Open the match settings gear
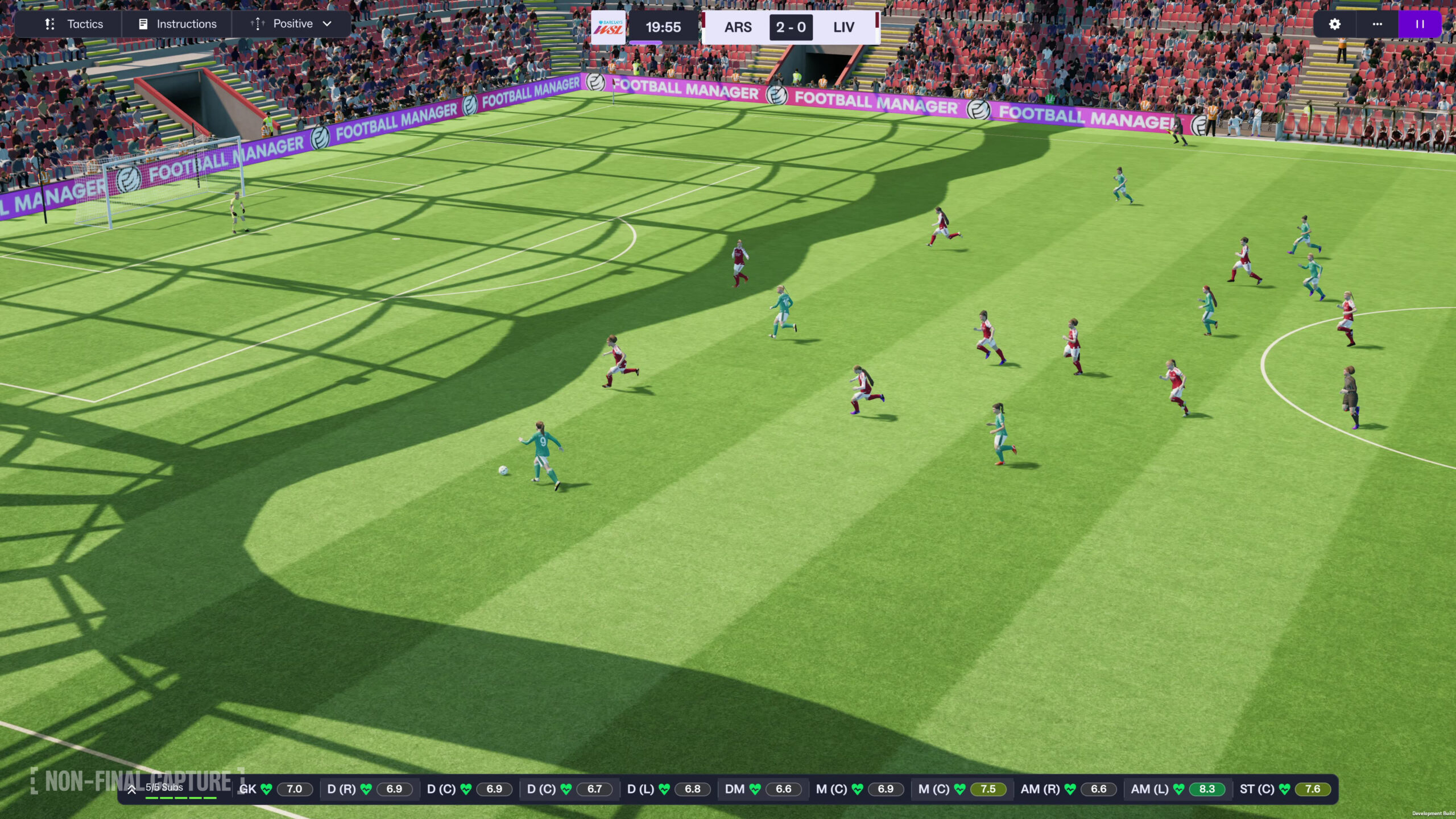This screenshot has width=1456, height=819. click(x=1335, y=24)
